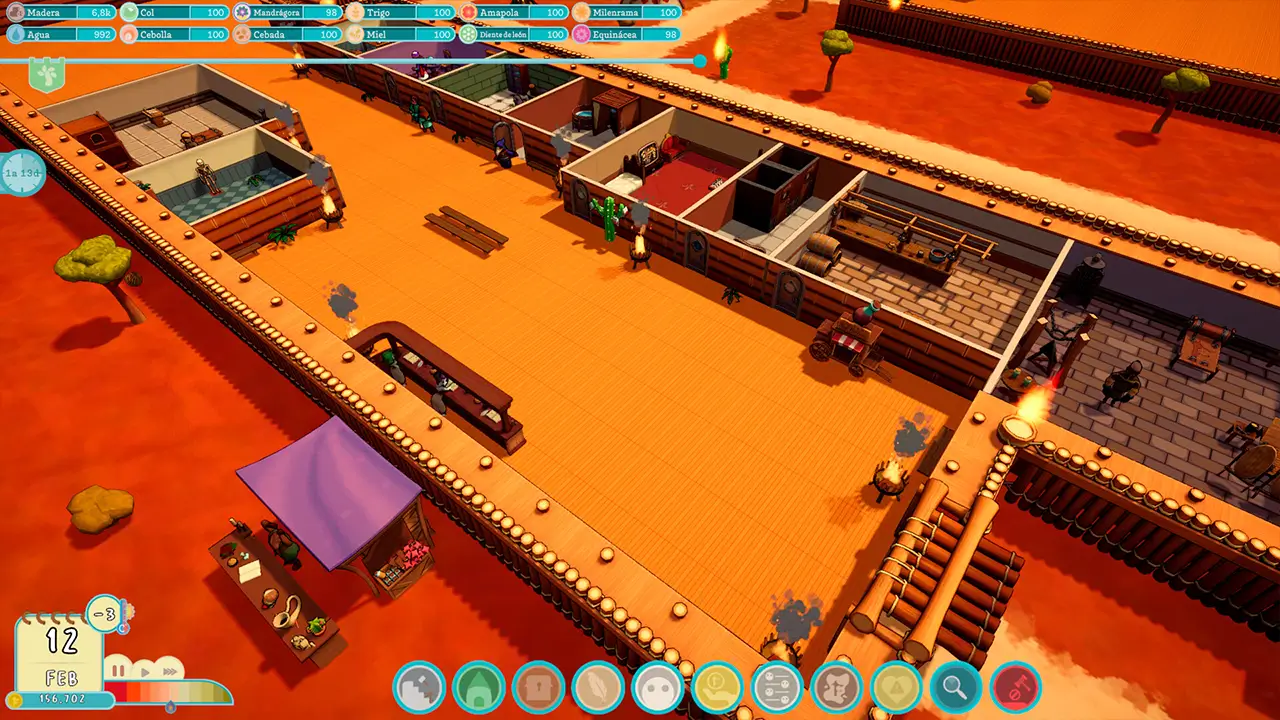1280x720 pixels.
Task: Click the thermometer temperature badge
Action: [x=104, y=612]
